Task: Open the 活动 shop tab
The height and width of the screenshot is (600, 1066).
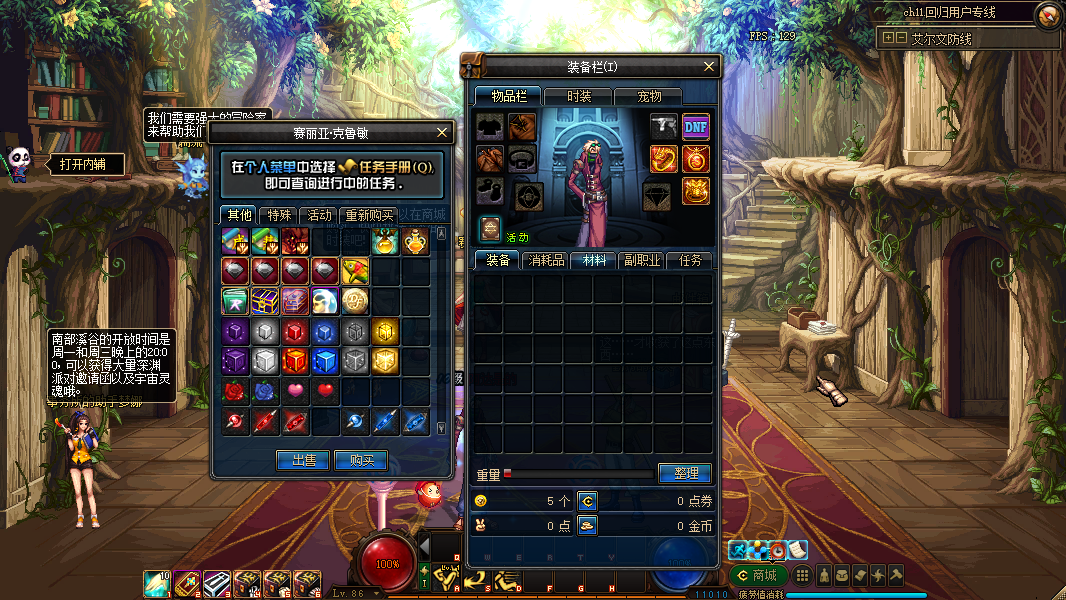Action: click(x=319, y=215)
